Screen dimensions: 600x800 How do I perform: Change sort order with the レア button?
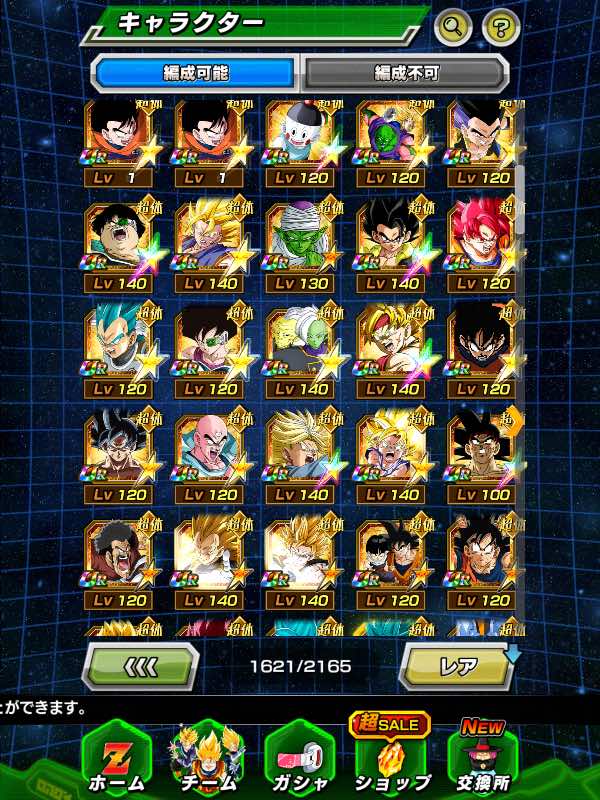click(x=456, y=666)
